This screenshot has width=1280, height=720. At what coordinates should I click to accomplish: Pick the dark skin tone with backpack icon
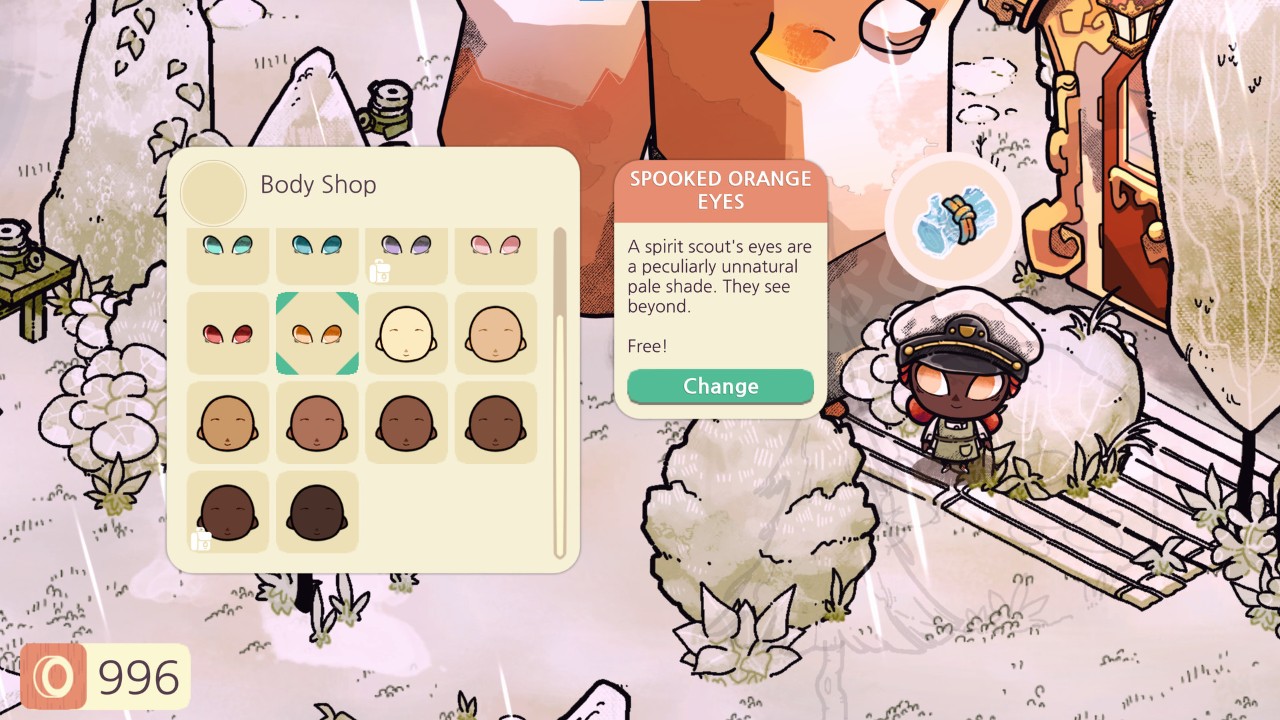pos(228,512)
